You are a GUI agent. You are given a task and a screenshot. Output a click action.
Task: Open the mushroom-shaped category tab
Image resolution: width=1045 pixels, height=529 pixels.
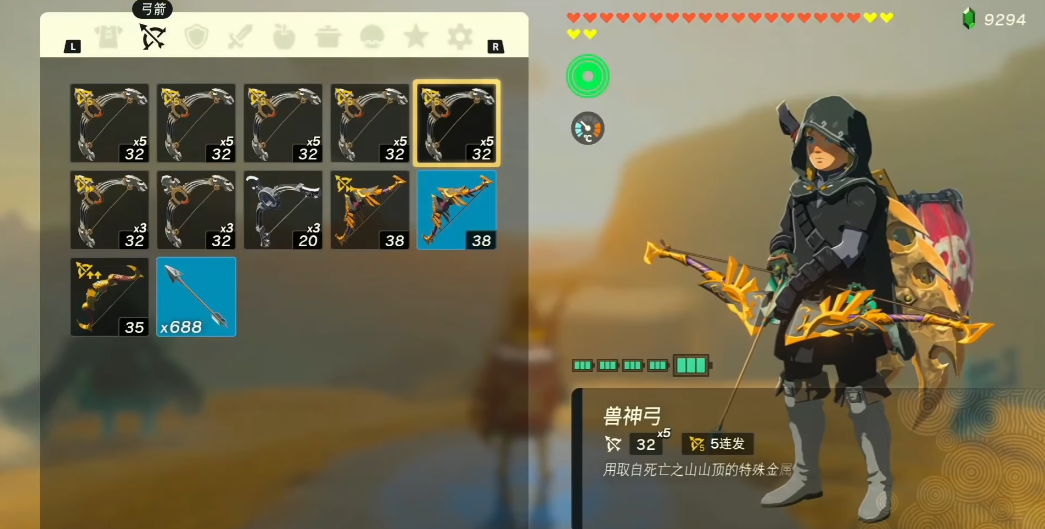372,38
